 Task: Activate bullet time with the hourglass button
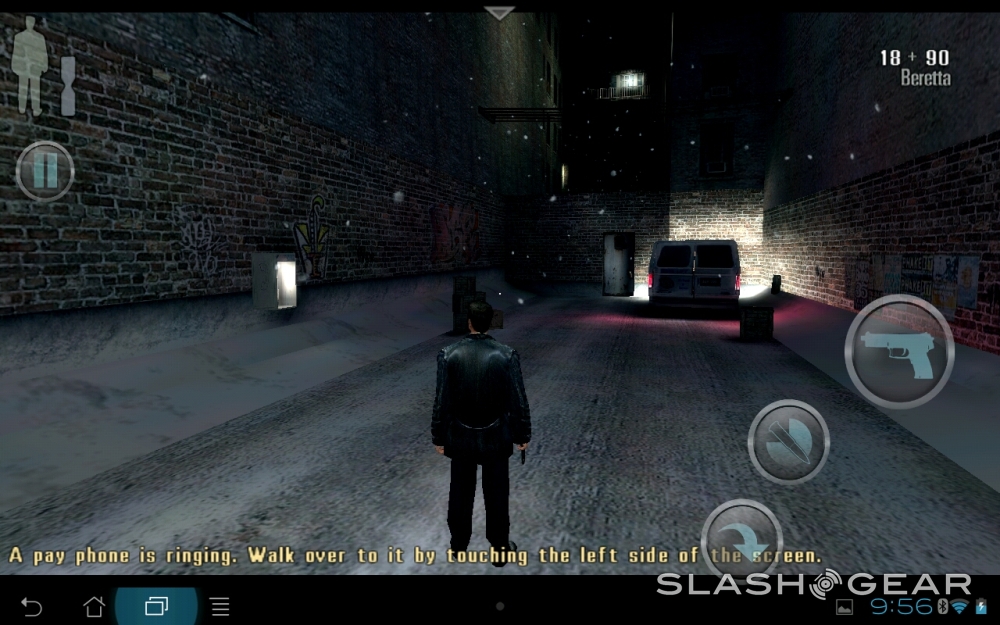(789, 441)
